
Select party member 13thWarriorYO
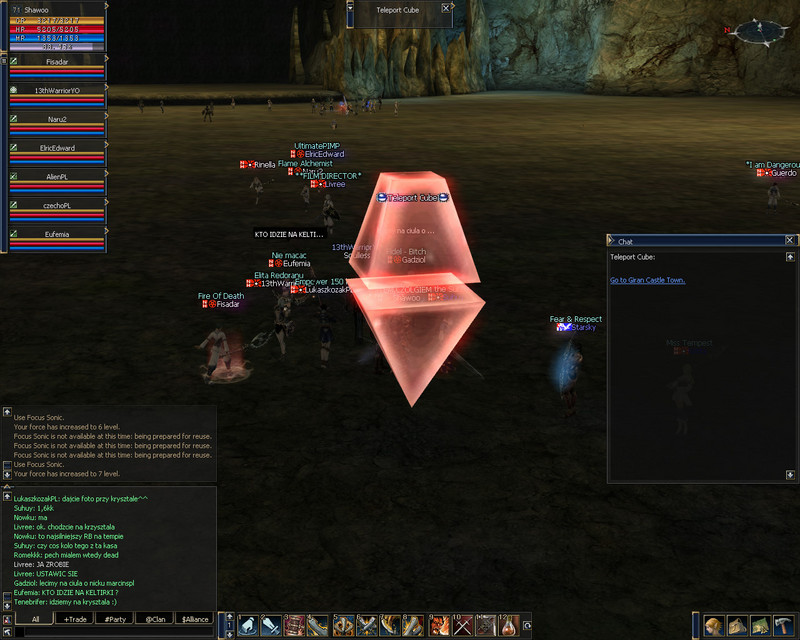tap(57, 91)
